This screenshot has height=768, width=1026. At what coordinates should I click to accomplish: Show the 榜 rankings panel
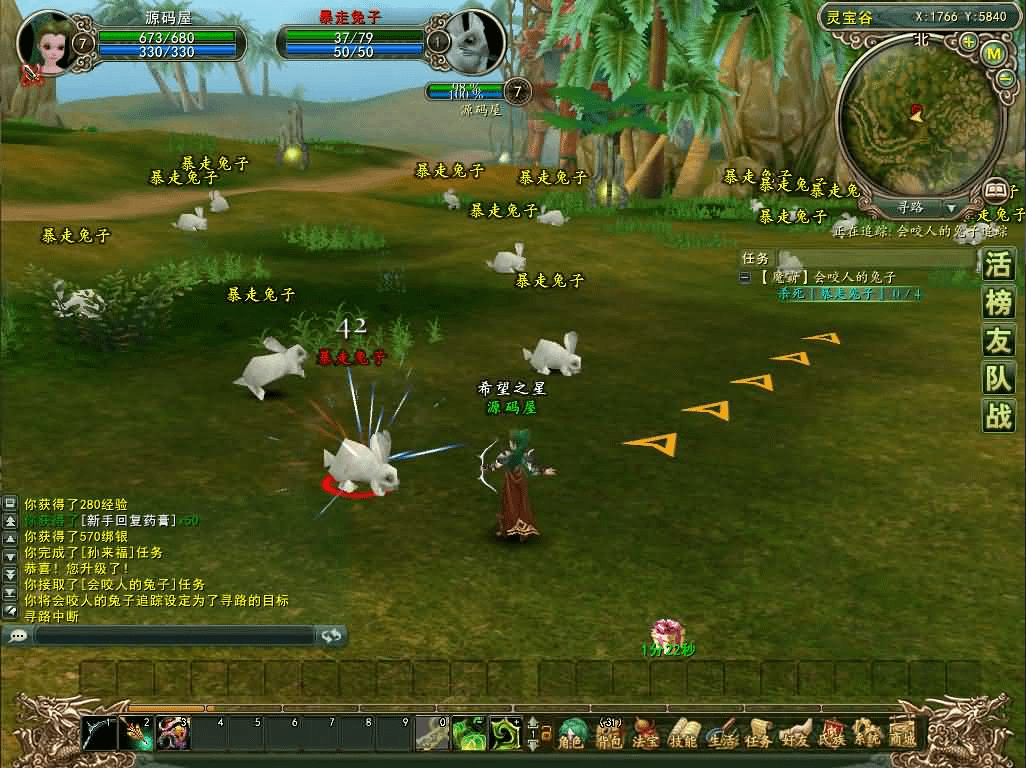pyautogui.click(x=998, y=303)
